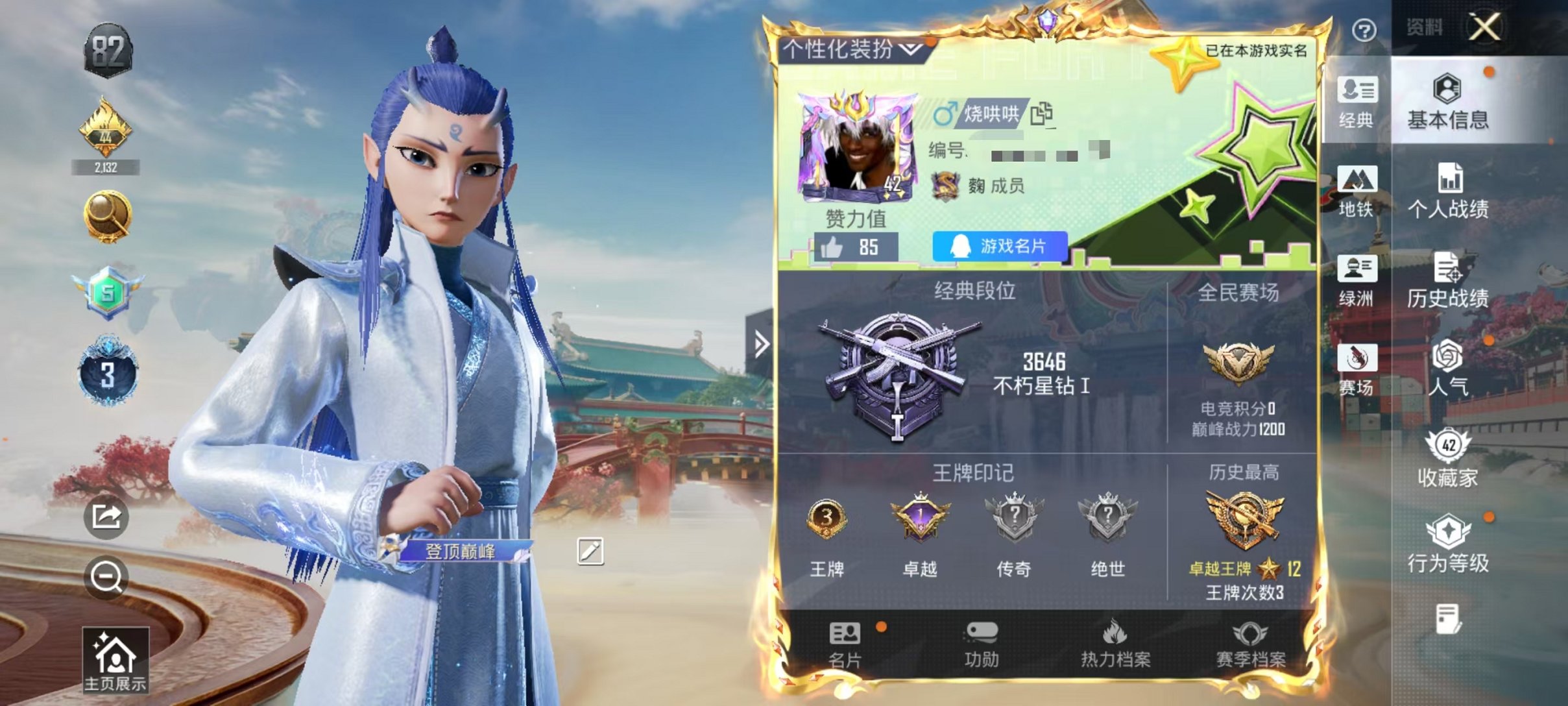Image resolution: width=1568 pixels, height=706 pixels.
Task: Open the help question mark icon
Action: click(1366, 29)
